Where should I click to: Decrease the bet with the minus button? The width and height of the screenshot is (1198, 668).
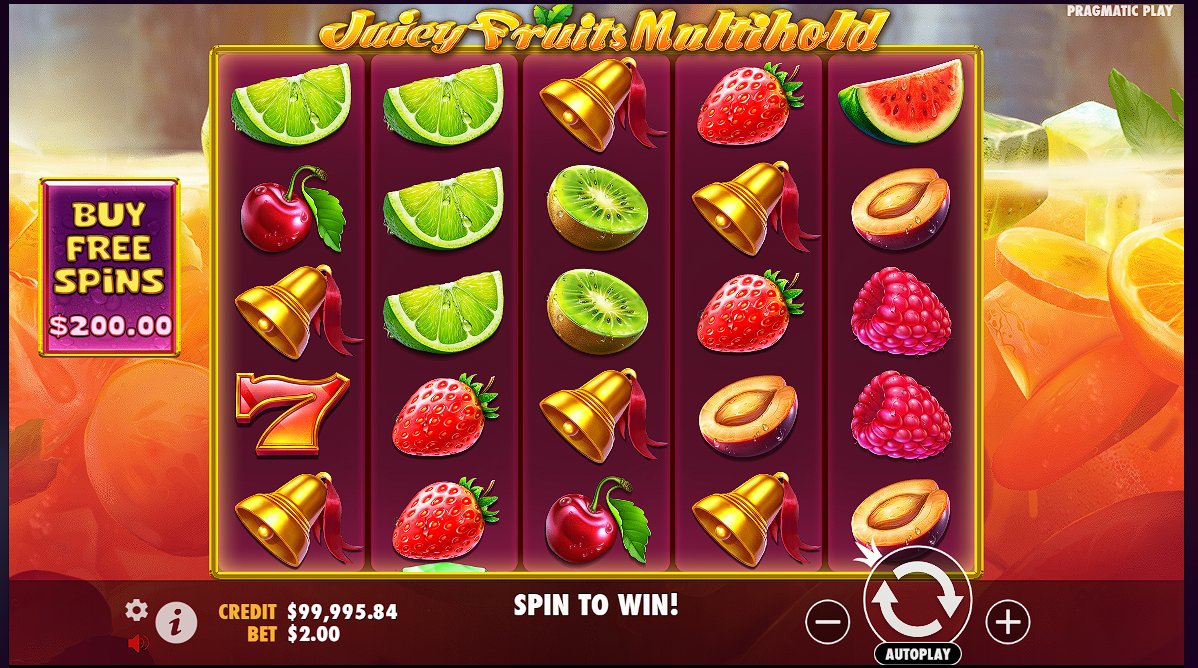(828, 622)
